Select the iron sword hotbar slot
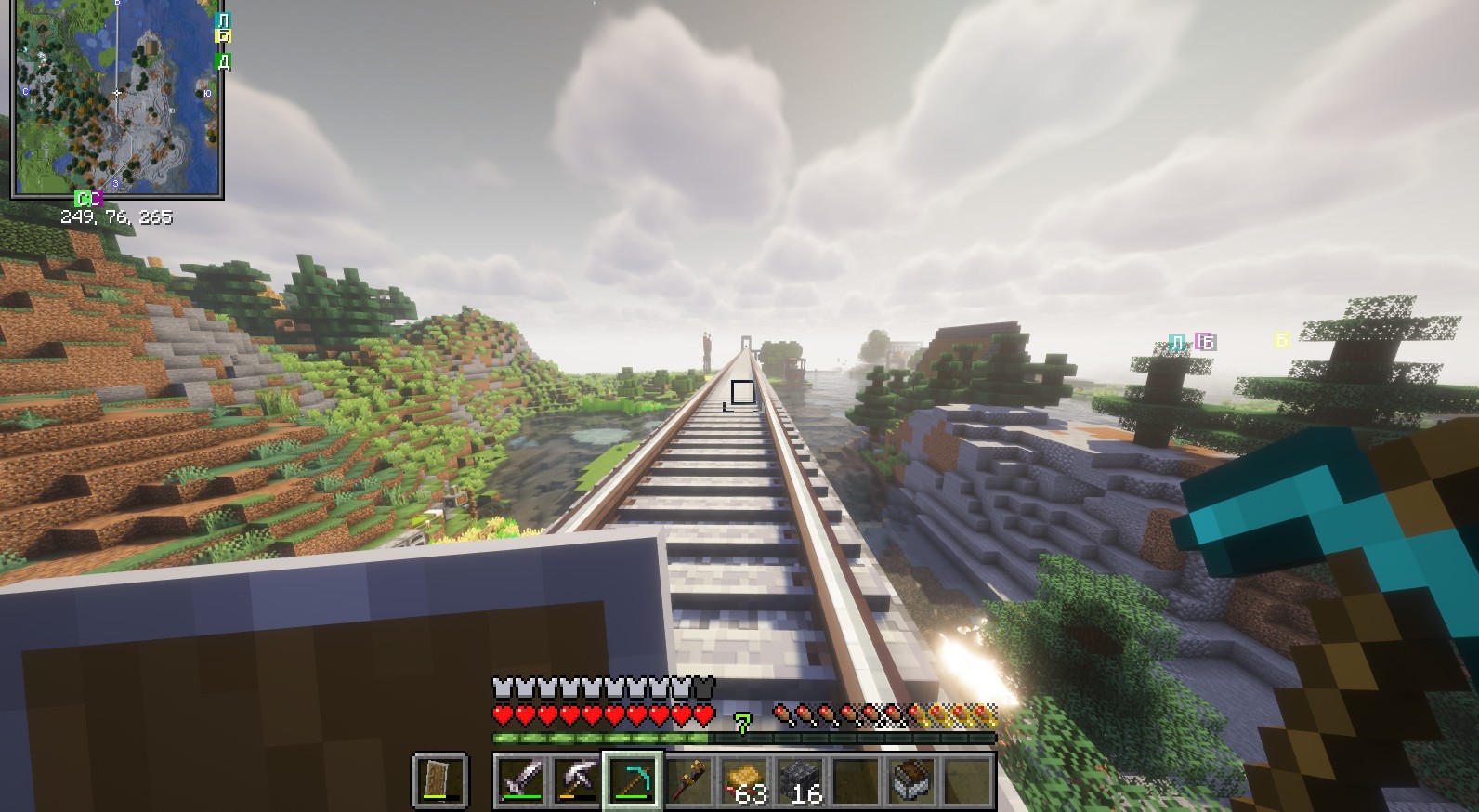The image size is (1479, 812). [521, 779]
